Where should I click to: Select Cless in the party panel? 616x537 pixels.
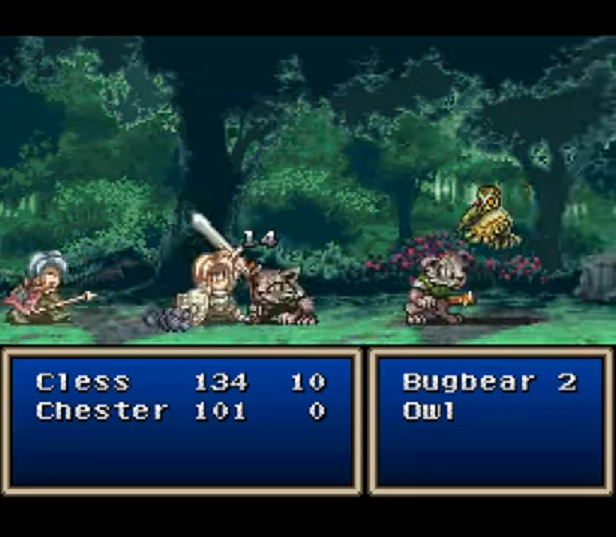(83, 382)
